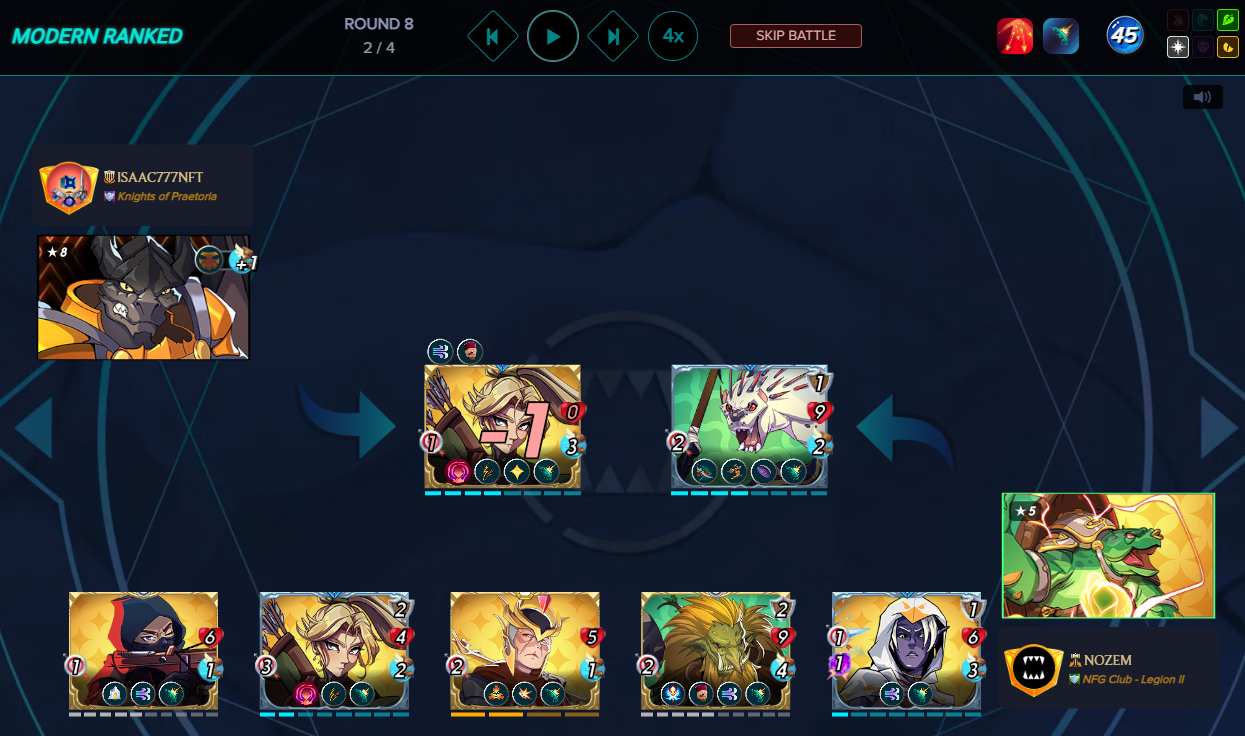Viewport: 1245px width, 736px height.
Task: Select the red-masked hooded ninja card
Action: (x=143, y=652)
